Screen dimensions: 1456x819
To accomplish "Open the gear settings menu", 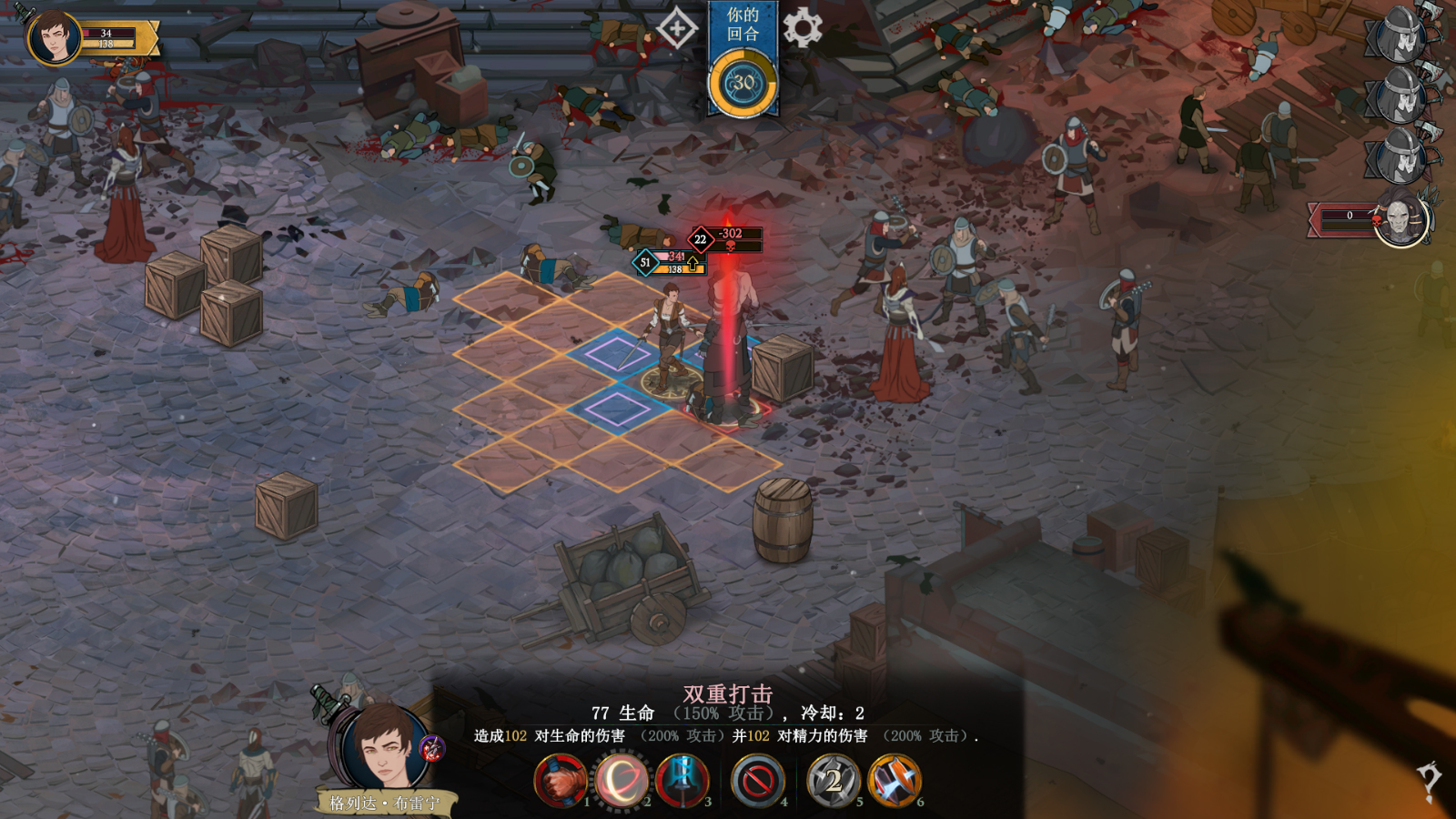I will 802,28.
